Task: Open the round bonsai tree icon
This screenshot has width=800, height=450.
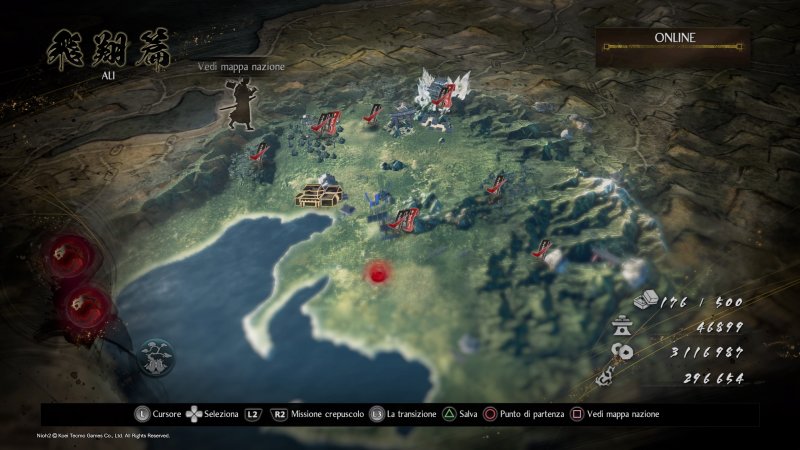Action: point(157,356)
